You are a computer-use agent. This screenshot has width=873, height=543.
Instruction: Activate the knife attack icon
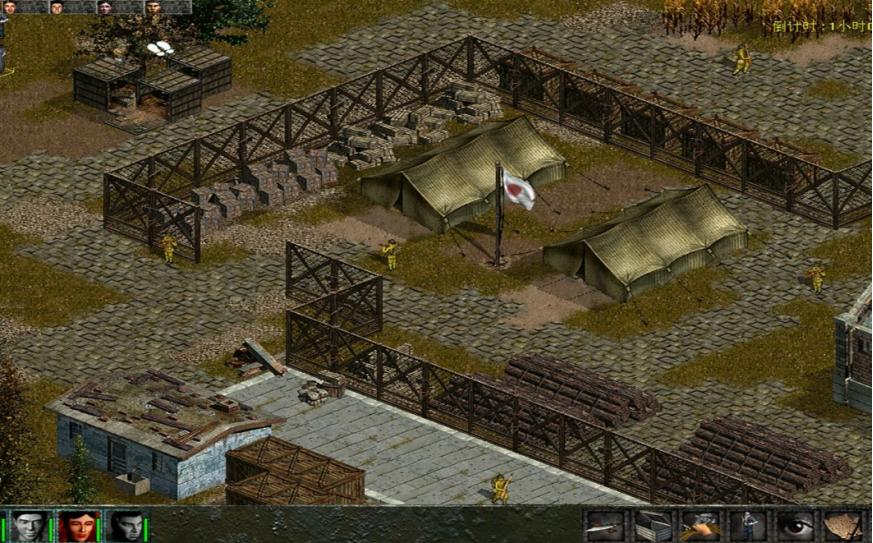coord(605,526)
